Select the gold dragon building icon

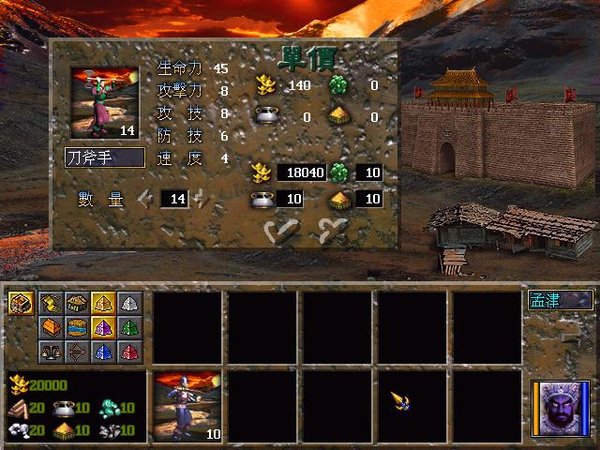pos(51,303)
